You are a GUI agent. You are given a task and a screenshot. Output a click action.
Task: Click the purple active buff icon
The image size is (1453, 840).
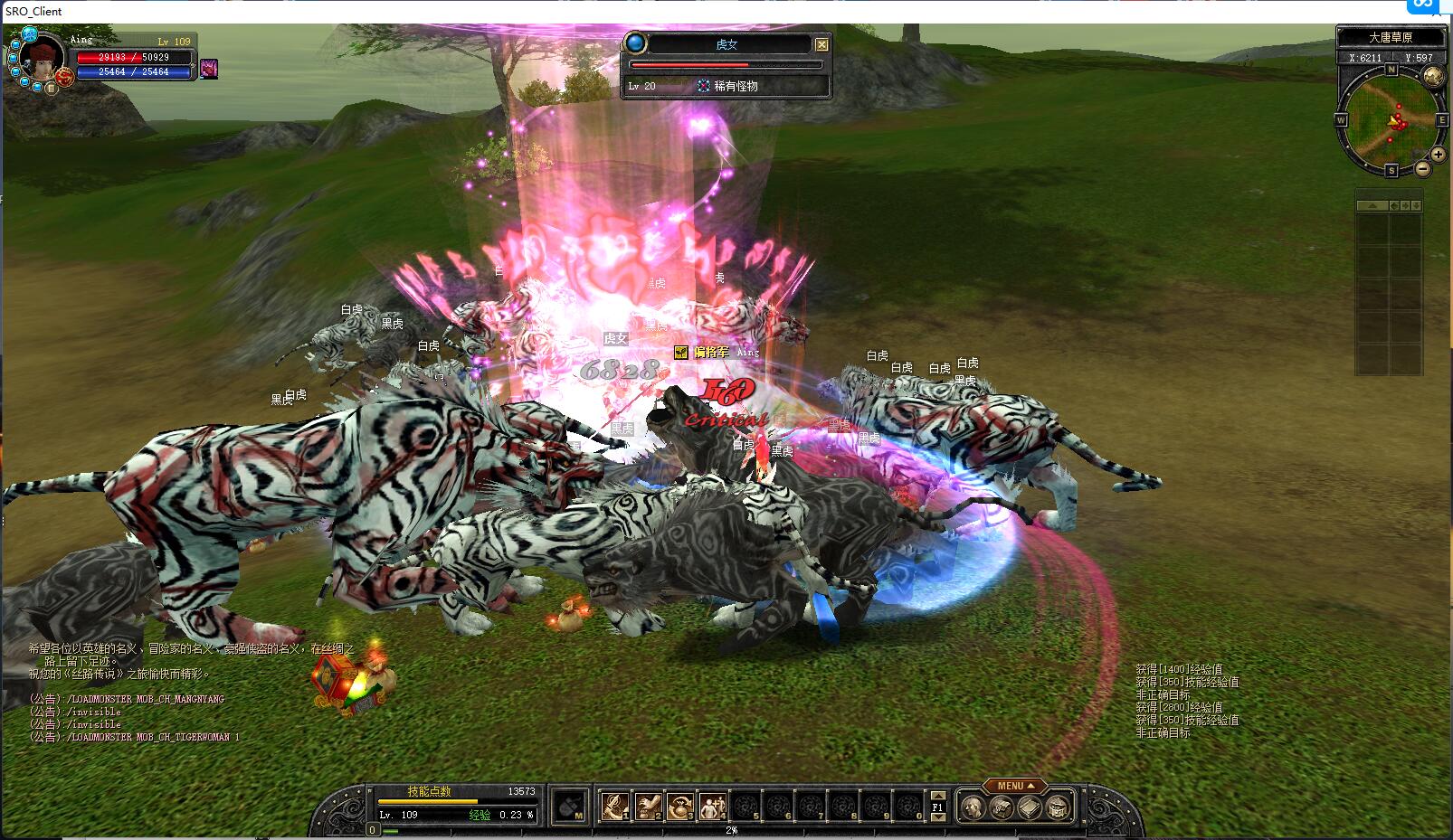(209, 69)
